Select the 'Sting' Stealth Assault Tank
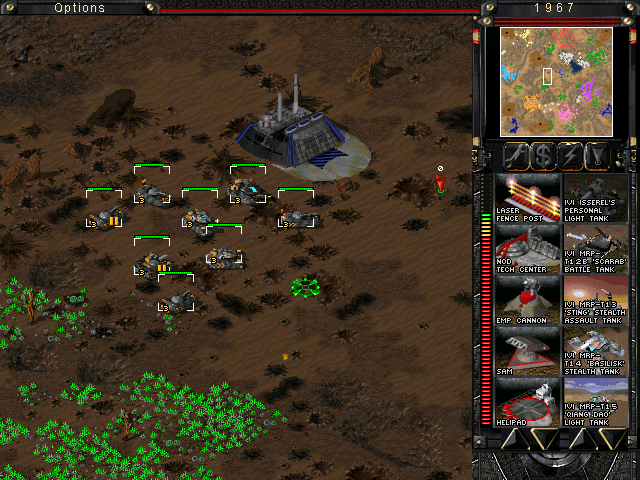Screen dimensions: 640x480 pos(596,300)
